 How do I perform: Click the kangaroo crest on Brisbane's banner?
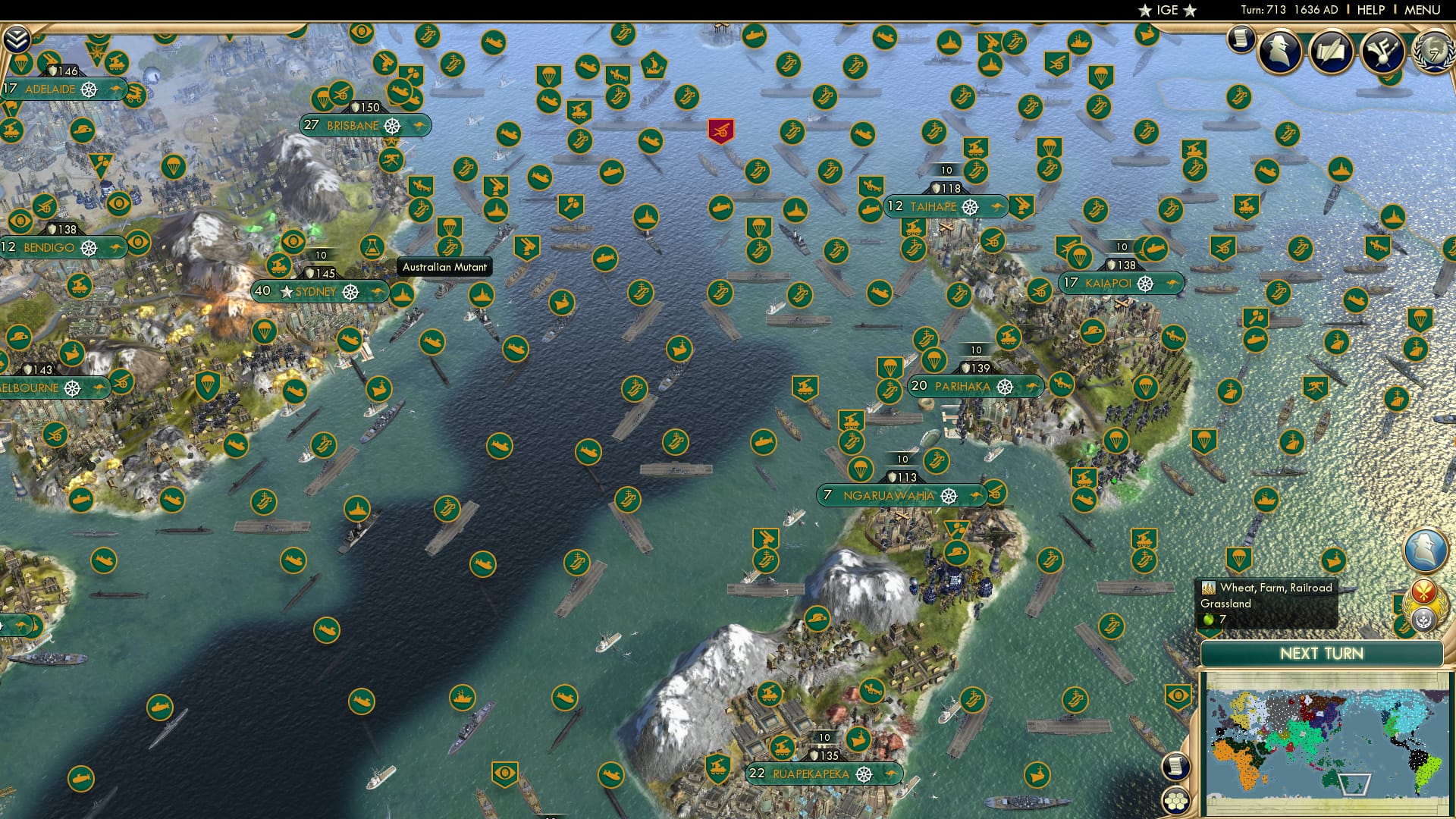[419, 125]
